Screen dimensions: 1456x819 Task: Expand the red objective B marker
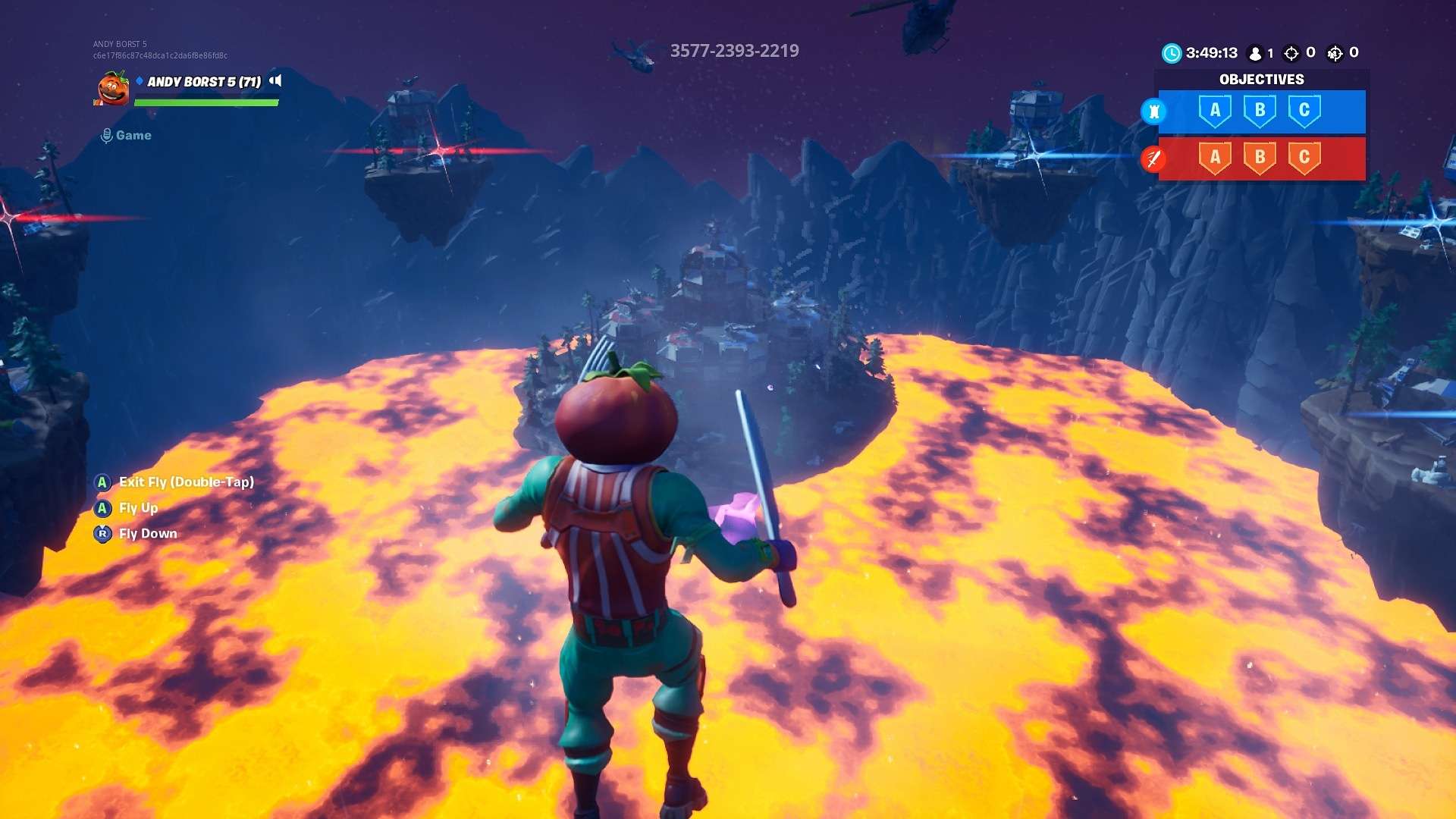tap(1260, 158)
